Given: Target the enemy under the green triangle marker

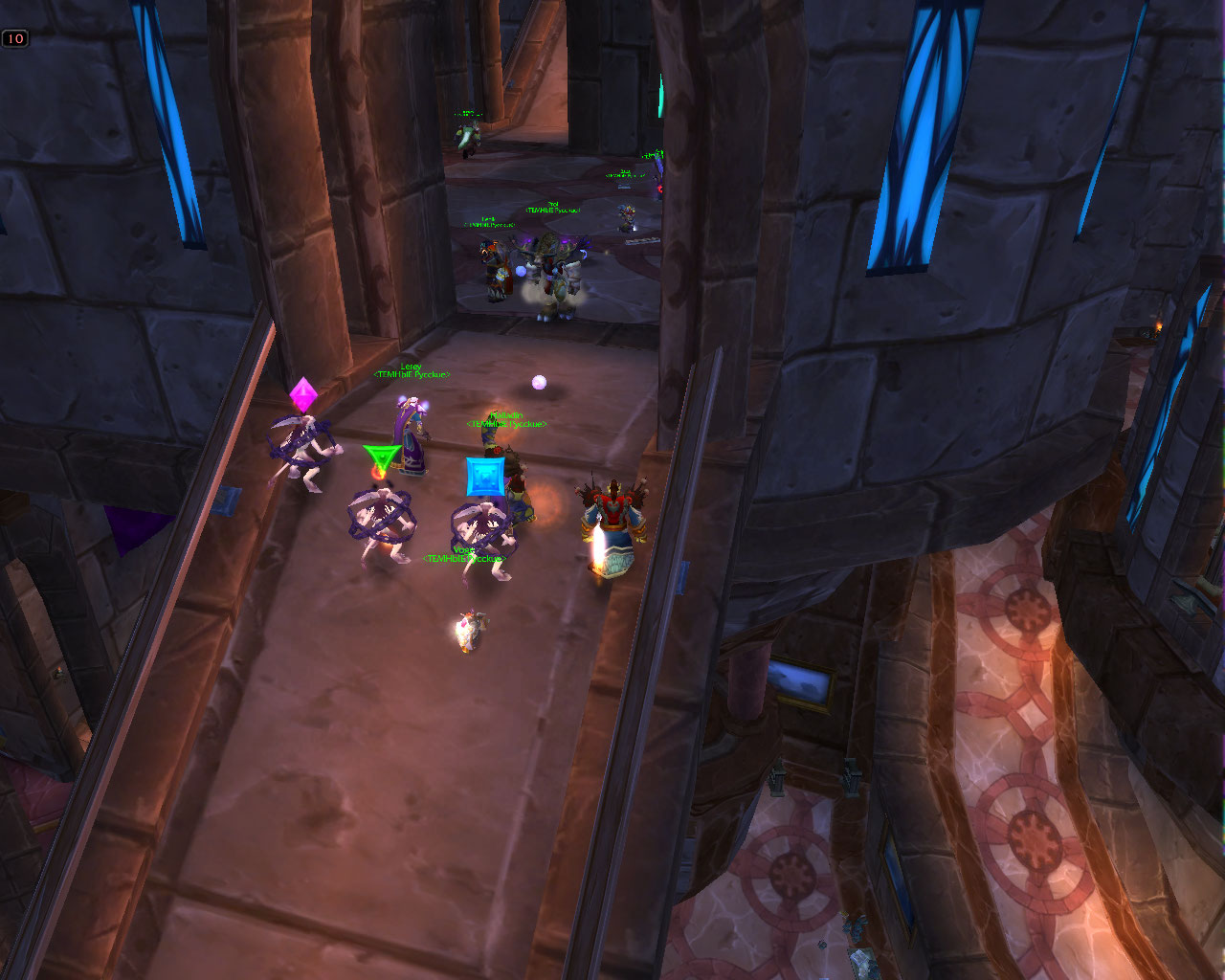Looking at the screenshot, I should click(x=381, y=518).
